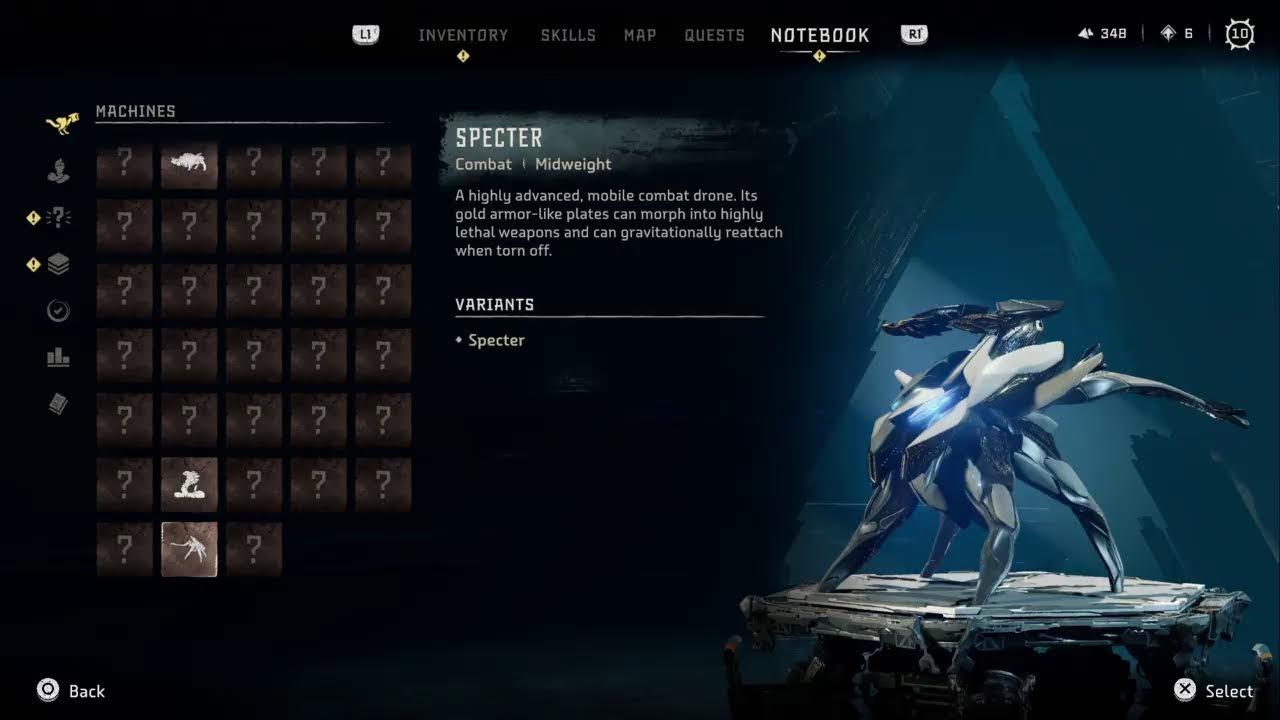Choose the book category icon in sidebar

click(59, 403)
